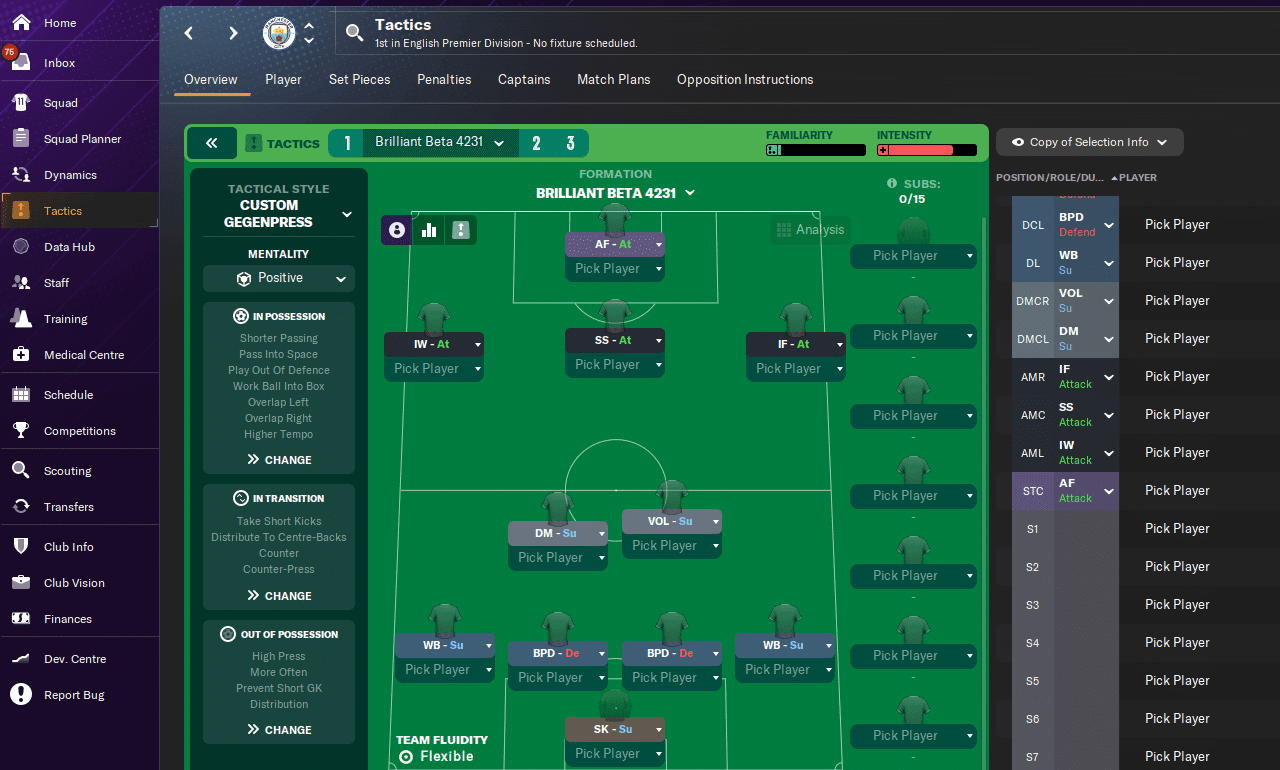Collapse the tactics panel with double chevron
Viewport: 1280px width, 770px height.
click(x=211, y=143)
